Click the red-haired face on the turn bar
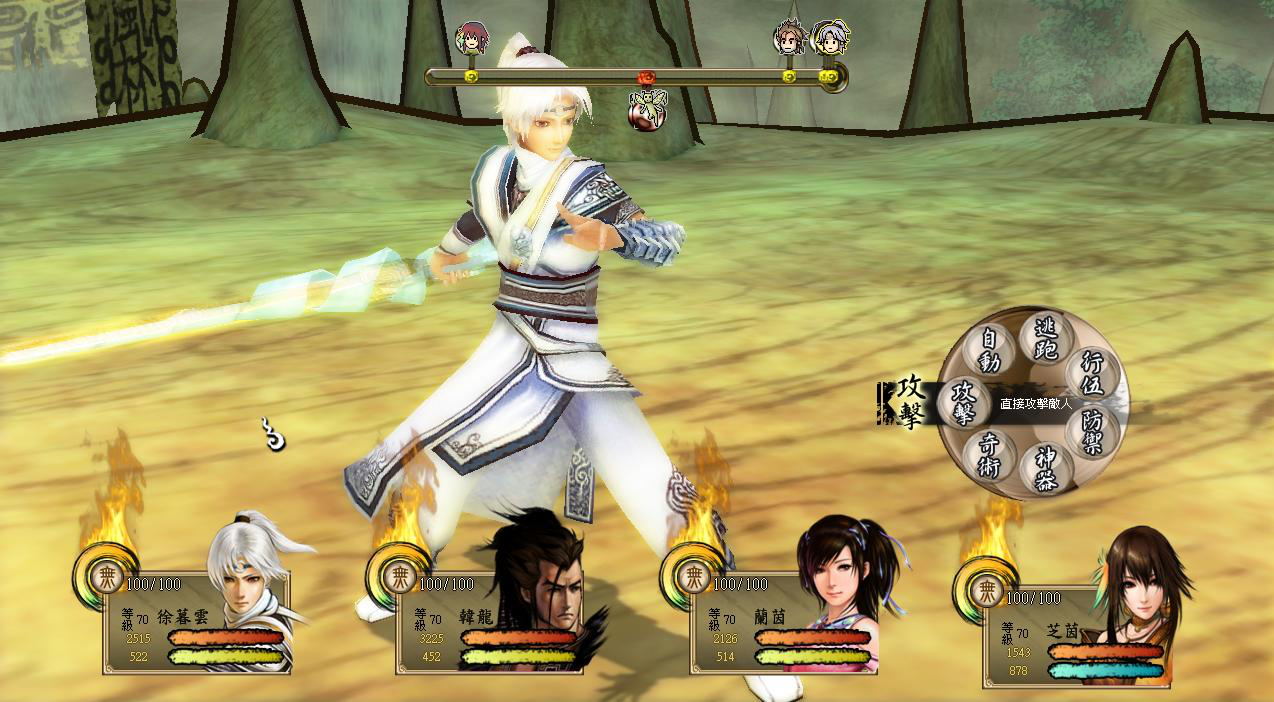1274x702 pixels. 470,39
